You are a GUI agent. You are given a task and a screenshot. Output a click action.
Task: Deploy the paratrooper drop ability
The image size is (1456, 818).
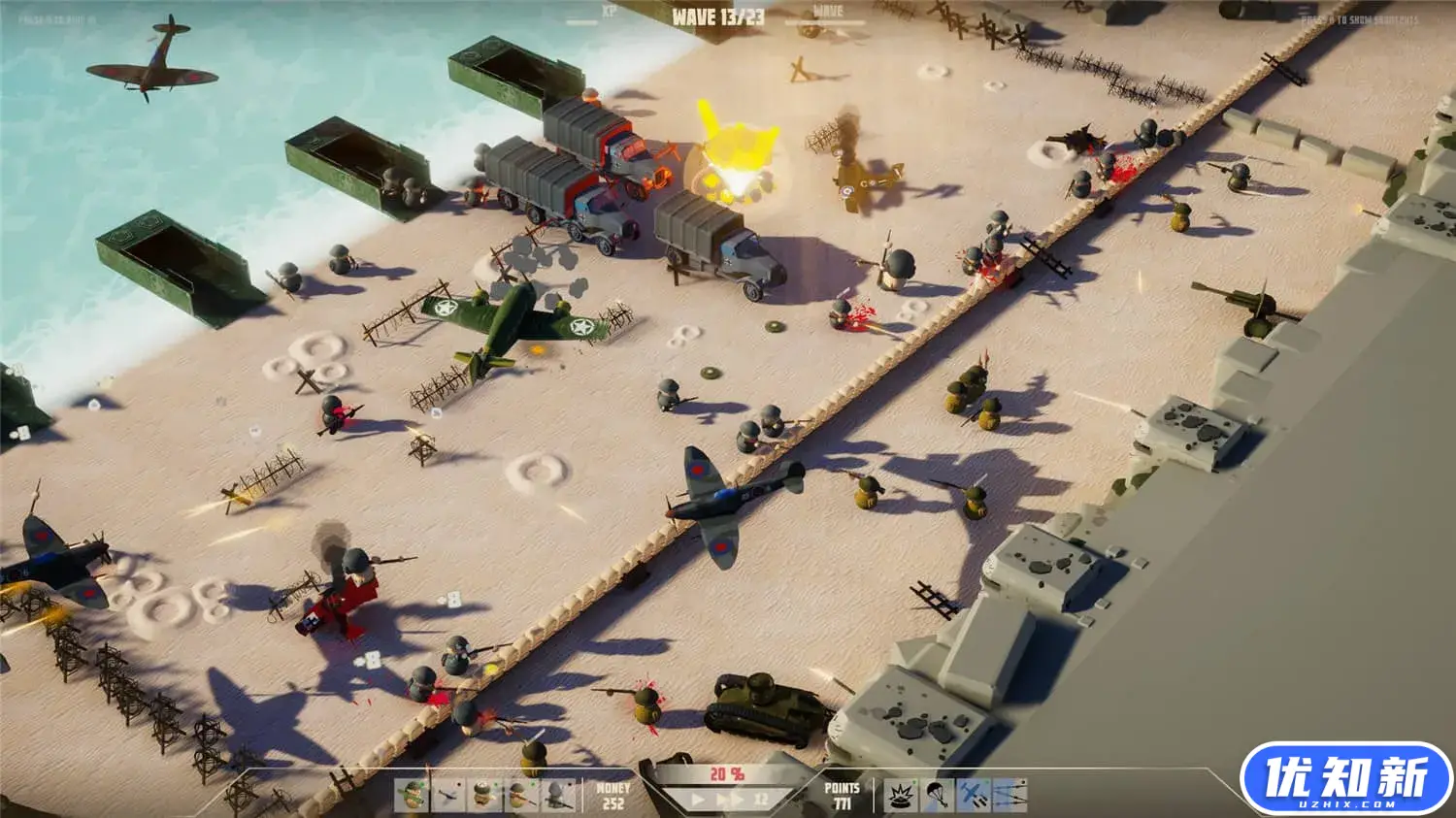(x=937, y=796)
